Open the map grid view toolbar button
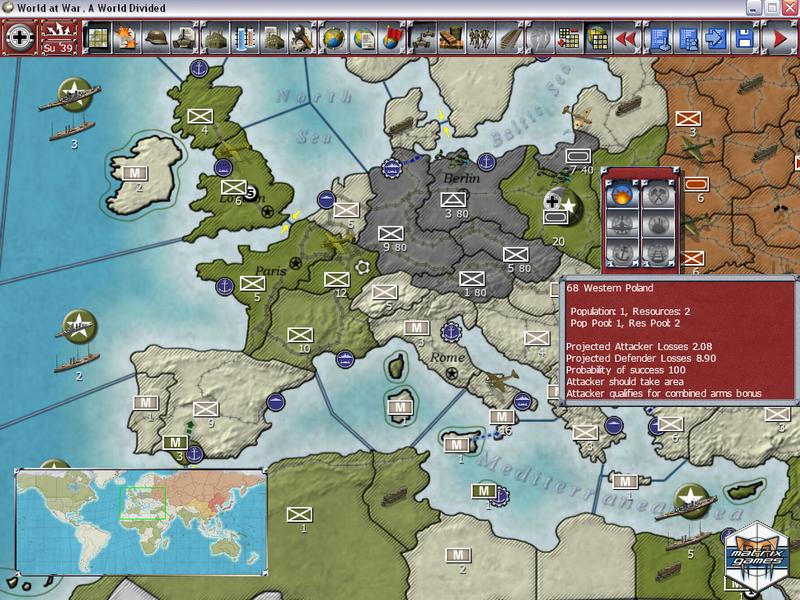This screenshot has width=800, height=600. click(98, 38)
